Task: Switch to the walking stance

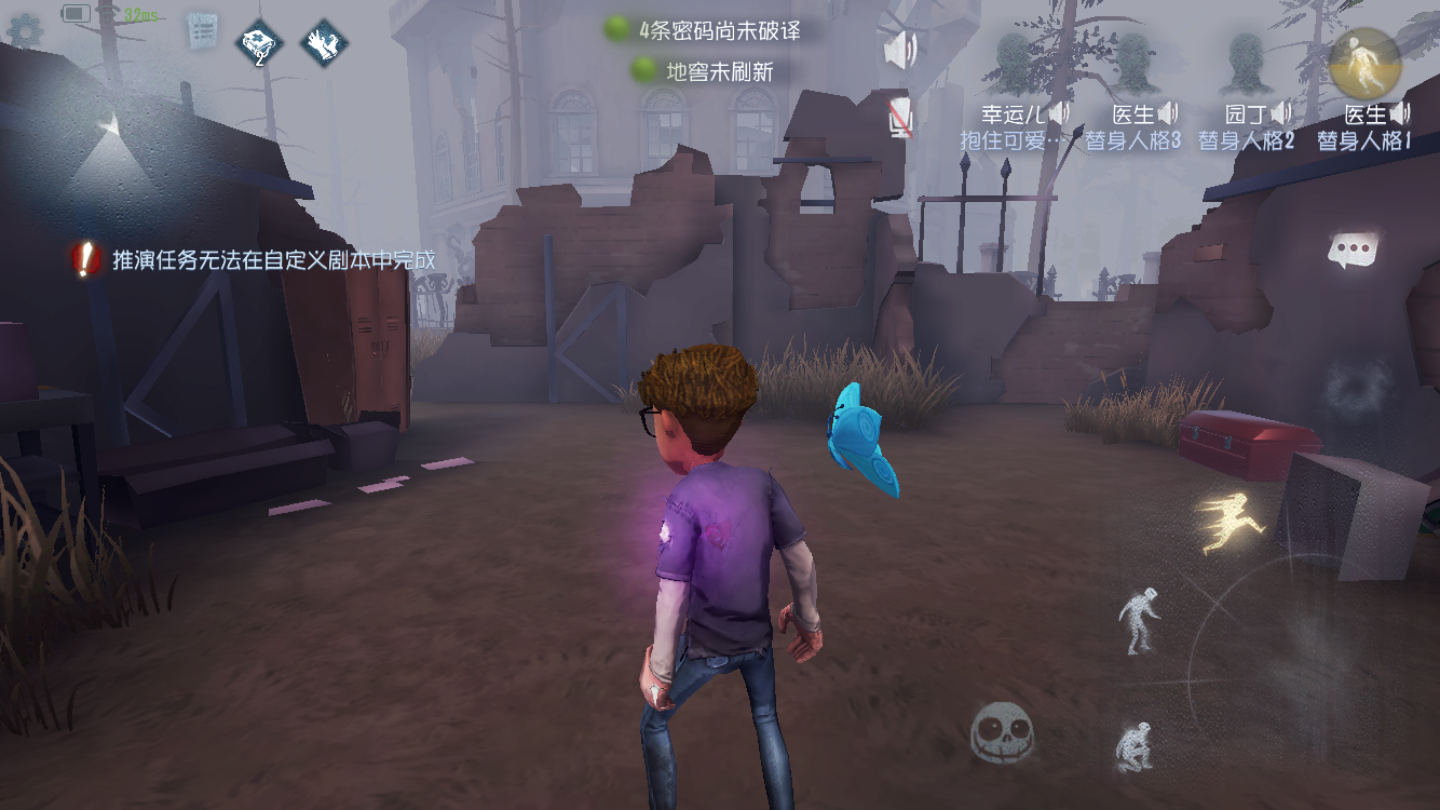Action: [x=1140, y=620]
